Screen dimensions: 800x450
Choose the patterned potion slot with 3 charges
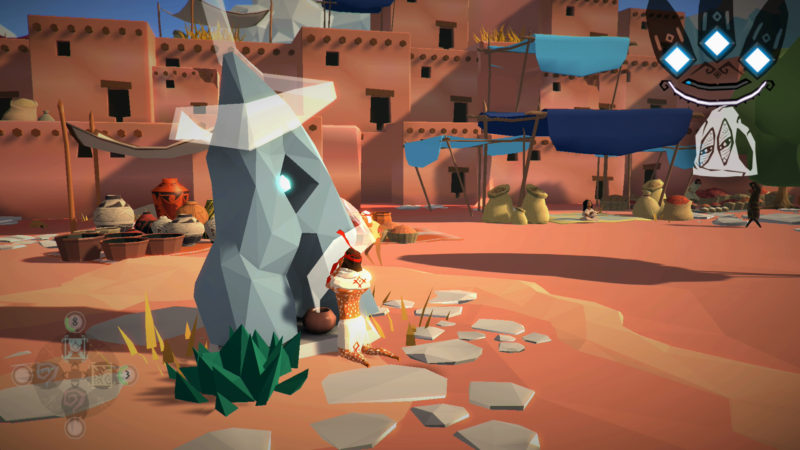(x=103, y=375)
